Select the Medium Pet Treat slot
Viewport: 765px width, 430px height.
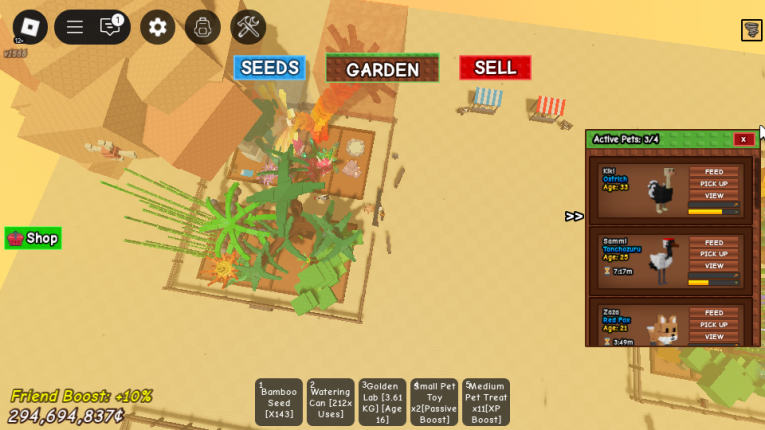pyautogui.click(x=486, y=402)
